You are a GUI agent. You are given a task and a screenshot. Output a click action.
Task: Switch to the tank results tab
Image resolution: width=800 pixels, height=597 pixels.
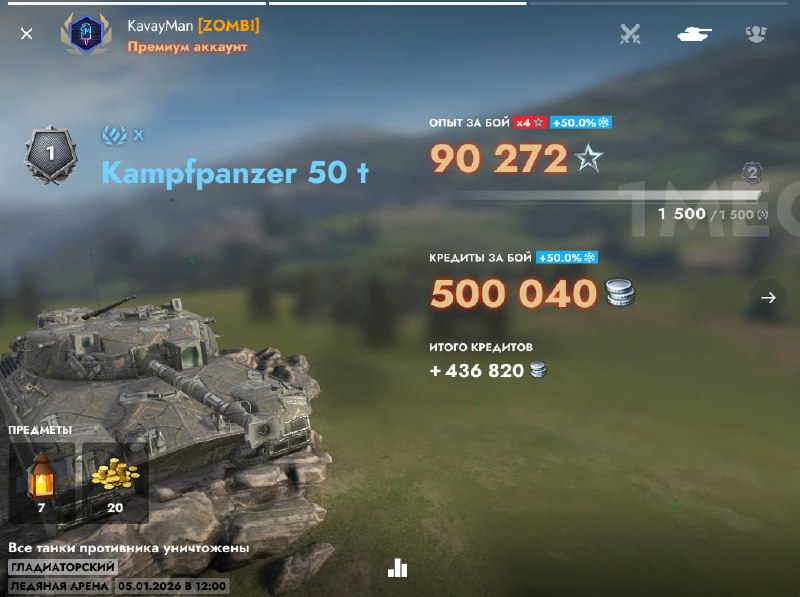click(x=693, y=34)
